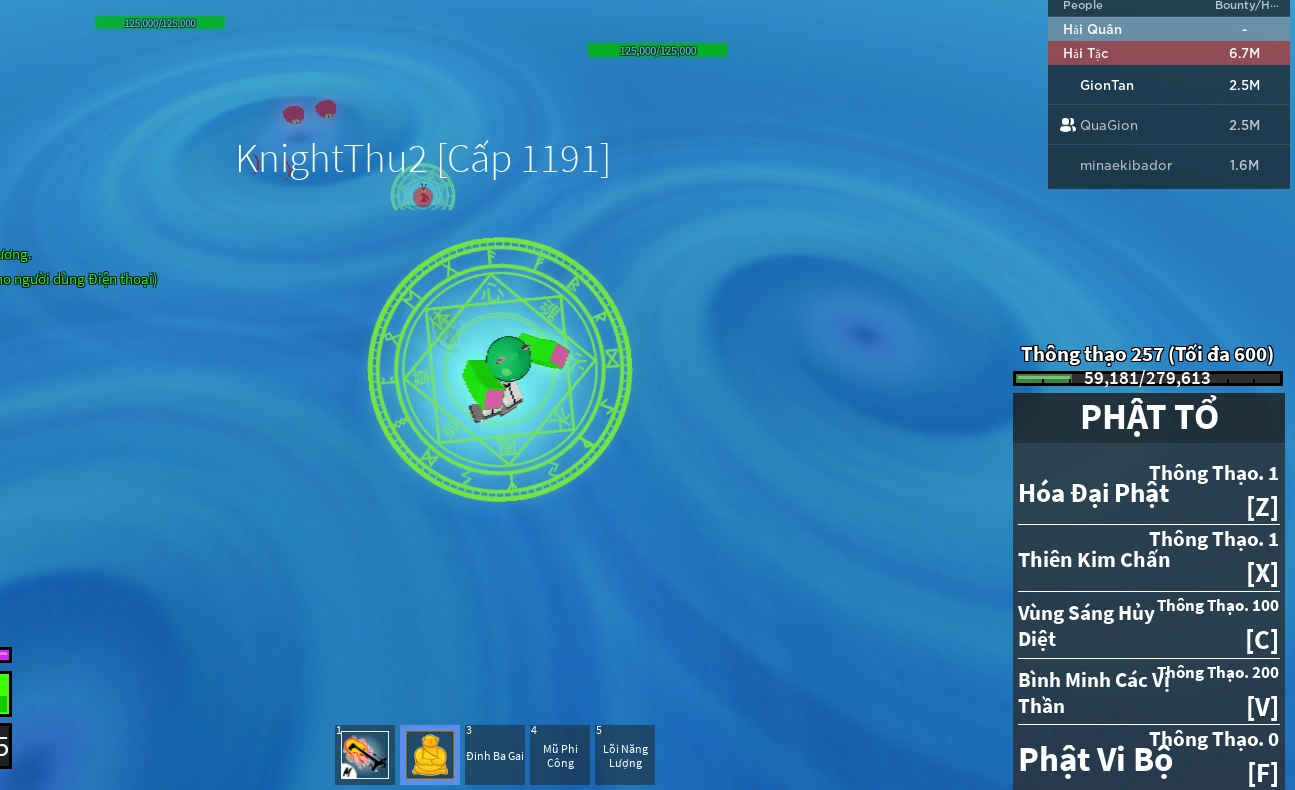The height and width of the screenshot is (790, 1295).
Task: Click the Bounty/Honor column header
Action: click(x=1247, y=6)
